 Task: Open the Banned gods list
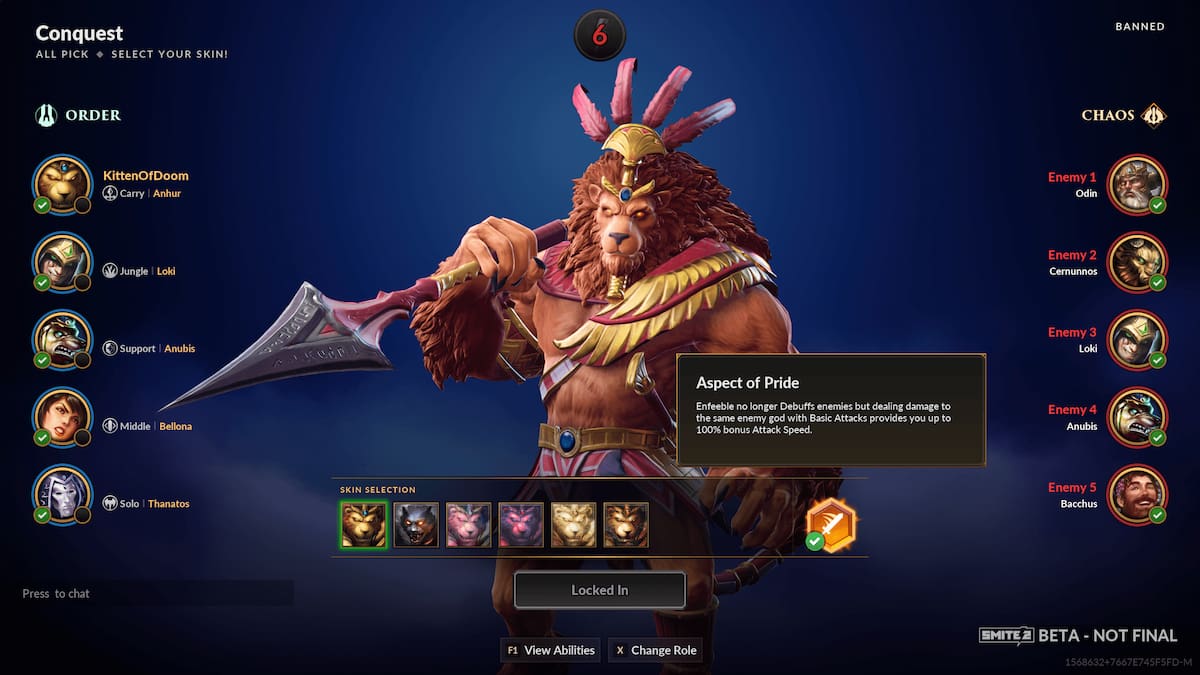tap(1139, 27)
